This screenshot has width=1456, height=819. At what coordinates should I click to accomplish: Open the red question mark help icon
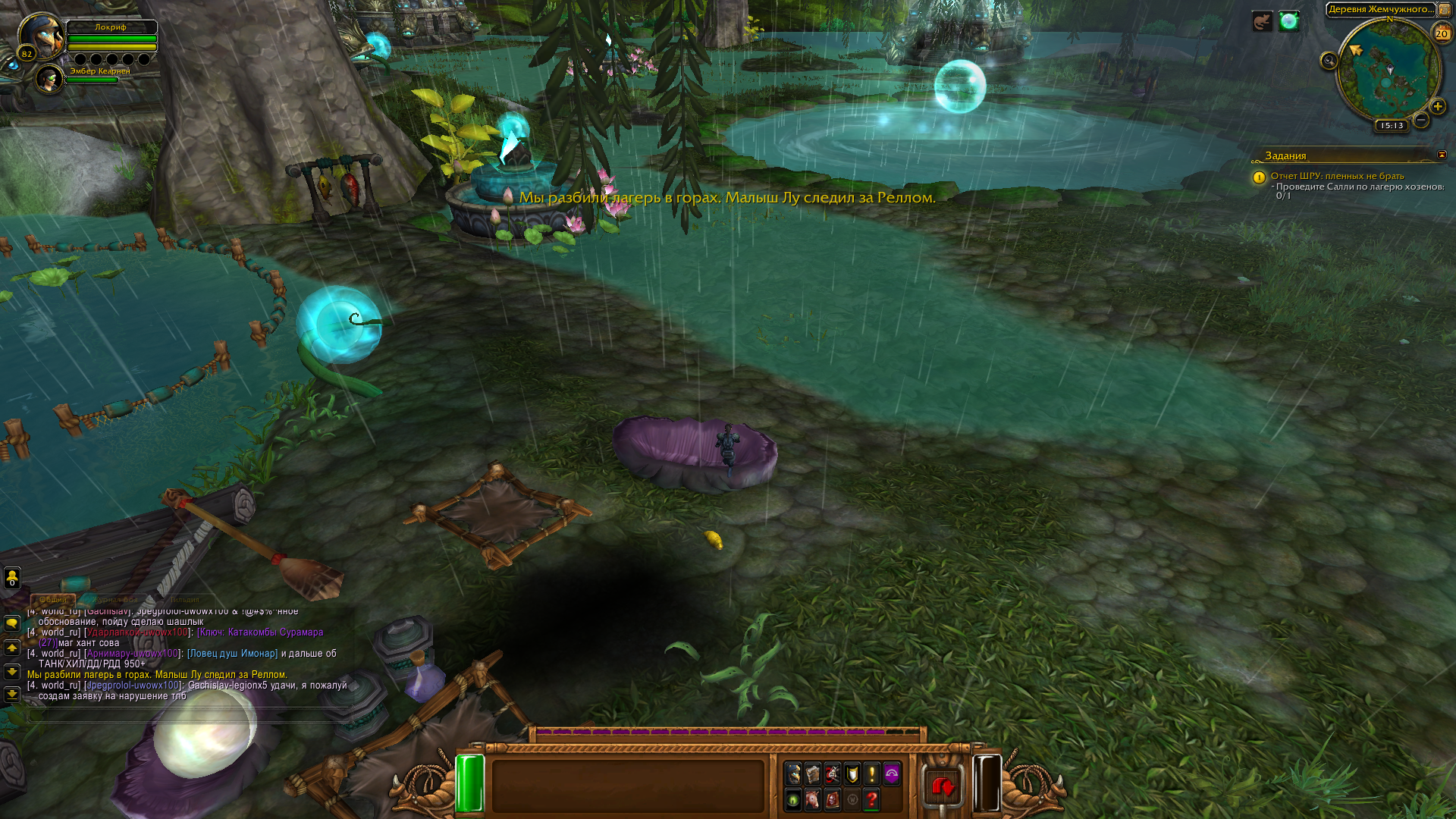(x=872, y=799)
